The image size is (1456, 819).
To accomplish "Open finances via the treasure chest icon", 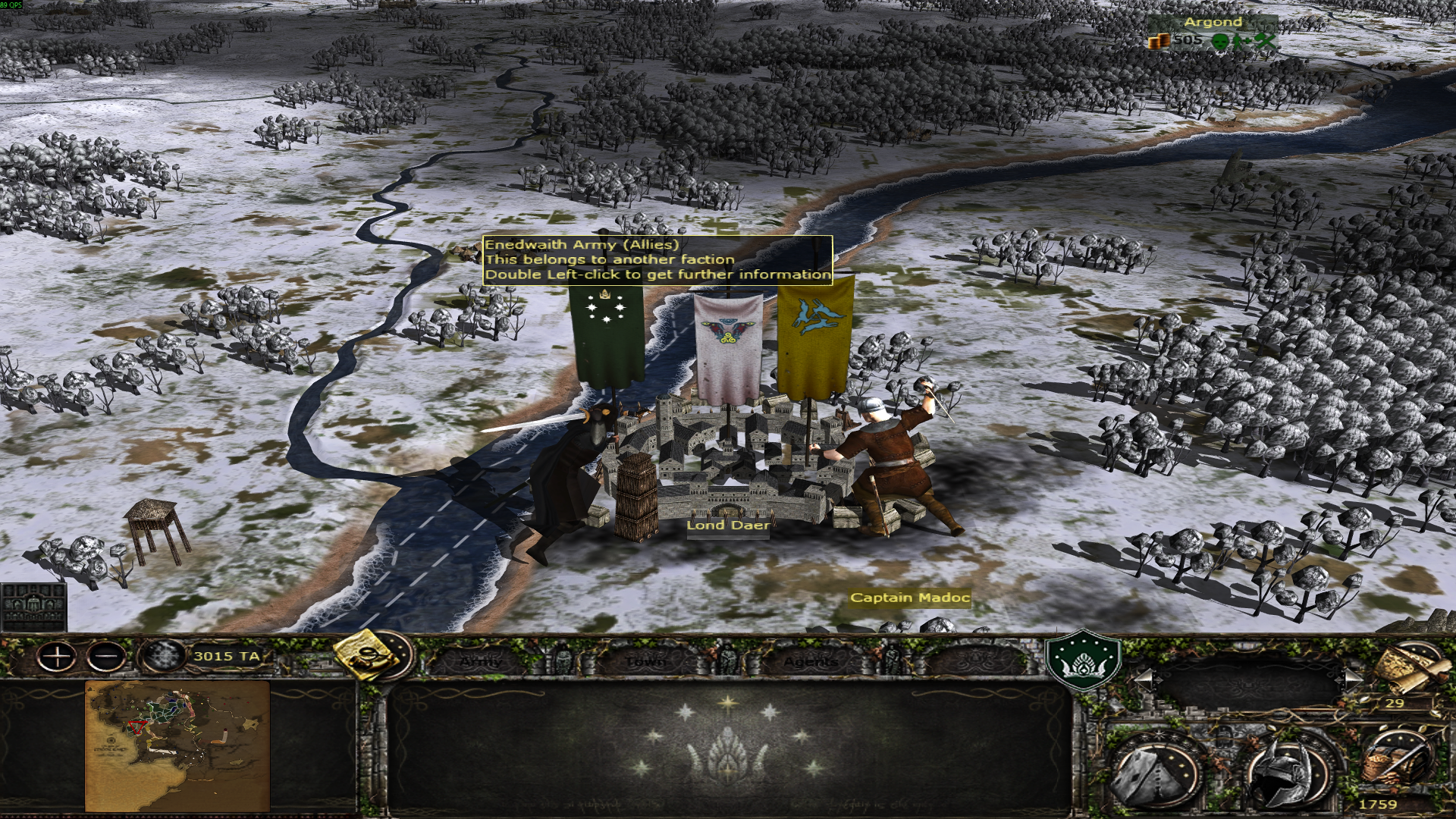I will coord(1396,762).
